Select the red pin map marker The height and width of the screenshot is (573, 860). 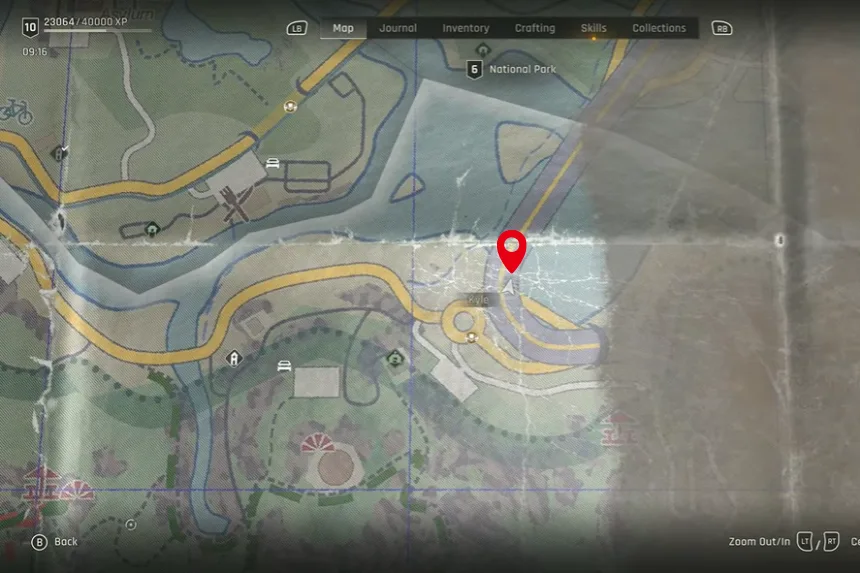pyautogui.click(x=512, y=249)
